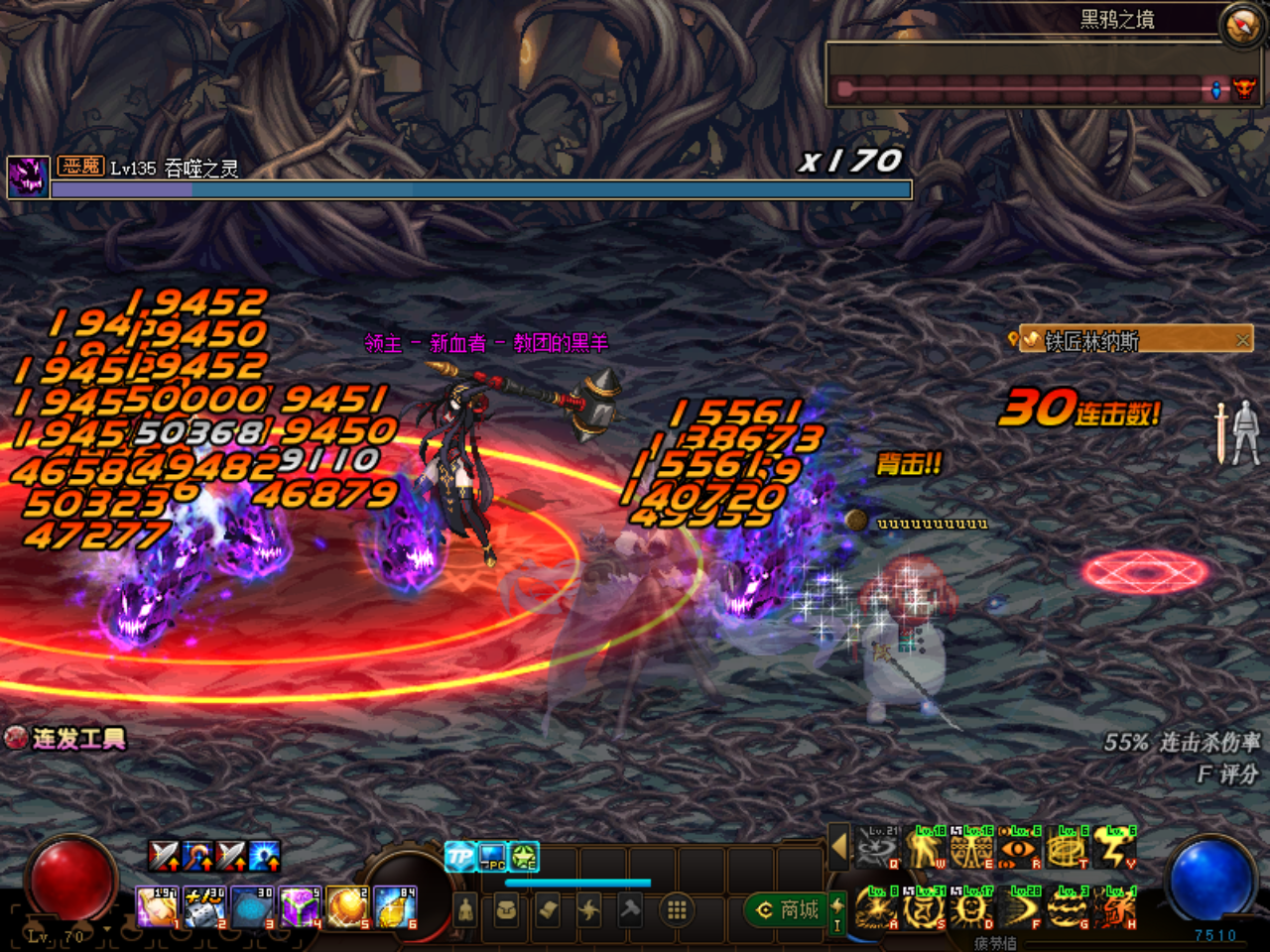Click the PC monitor icon
The width and height of the screenshot is (1270, 952).
pos(492,856)
